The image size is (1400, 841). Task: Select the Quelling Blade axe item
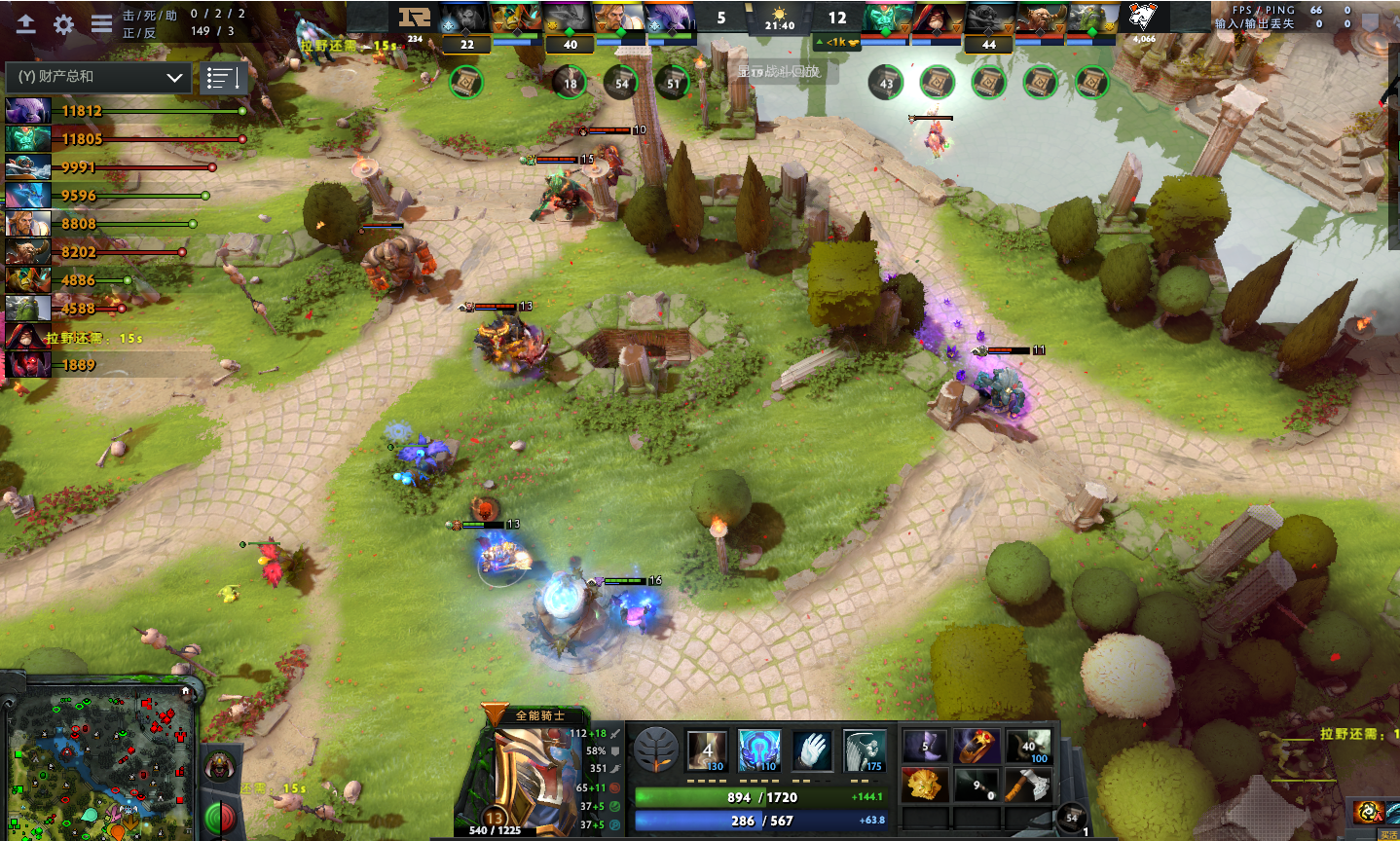click(x=1028, y=785)
